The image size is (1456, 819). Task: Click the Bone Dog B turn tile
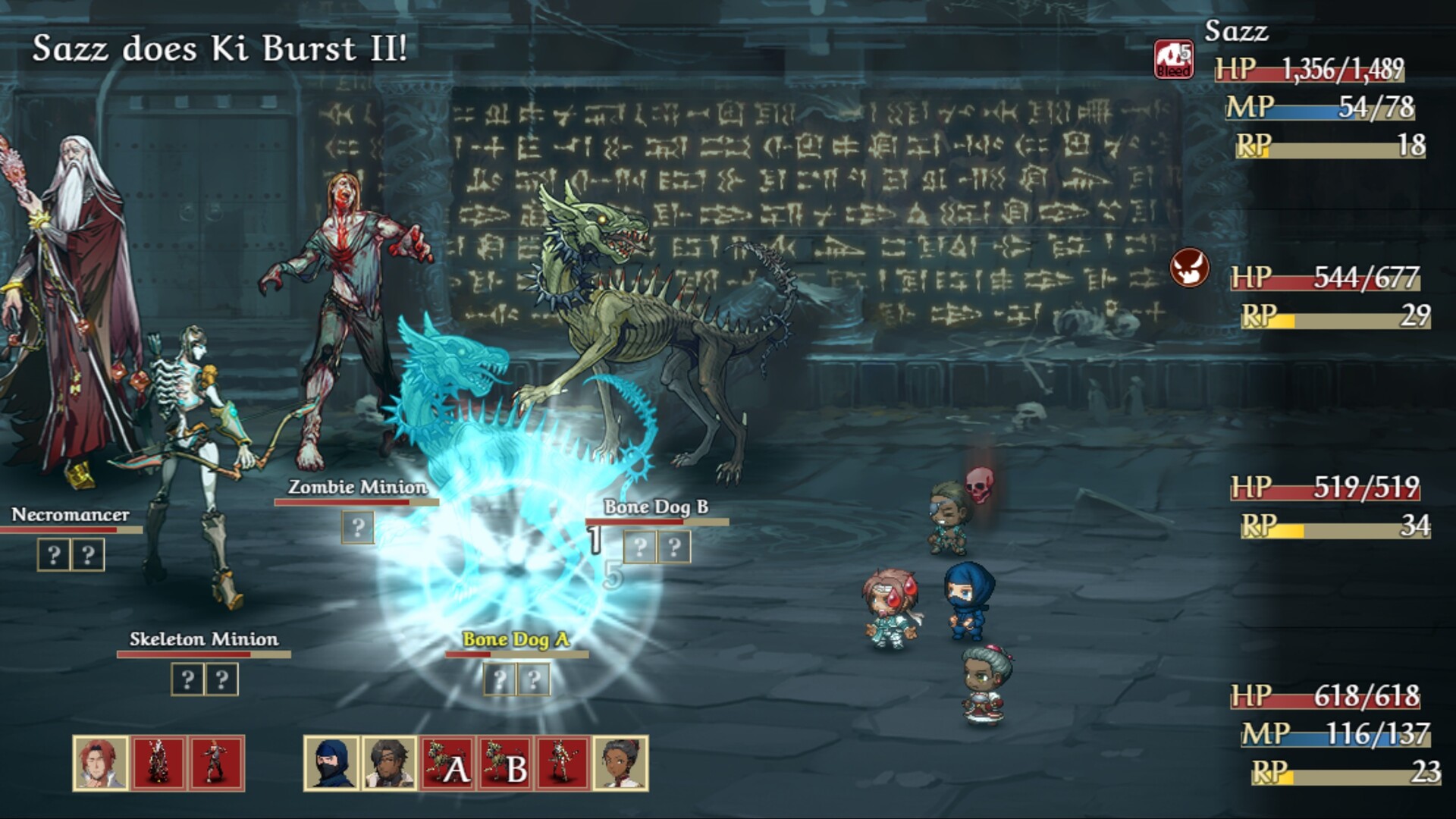point(505,764)
